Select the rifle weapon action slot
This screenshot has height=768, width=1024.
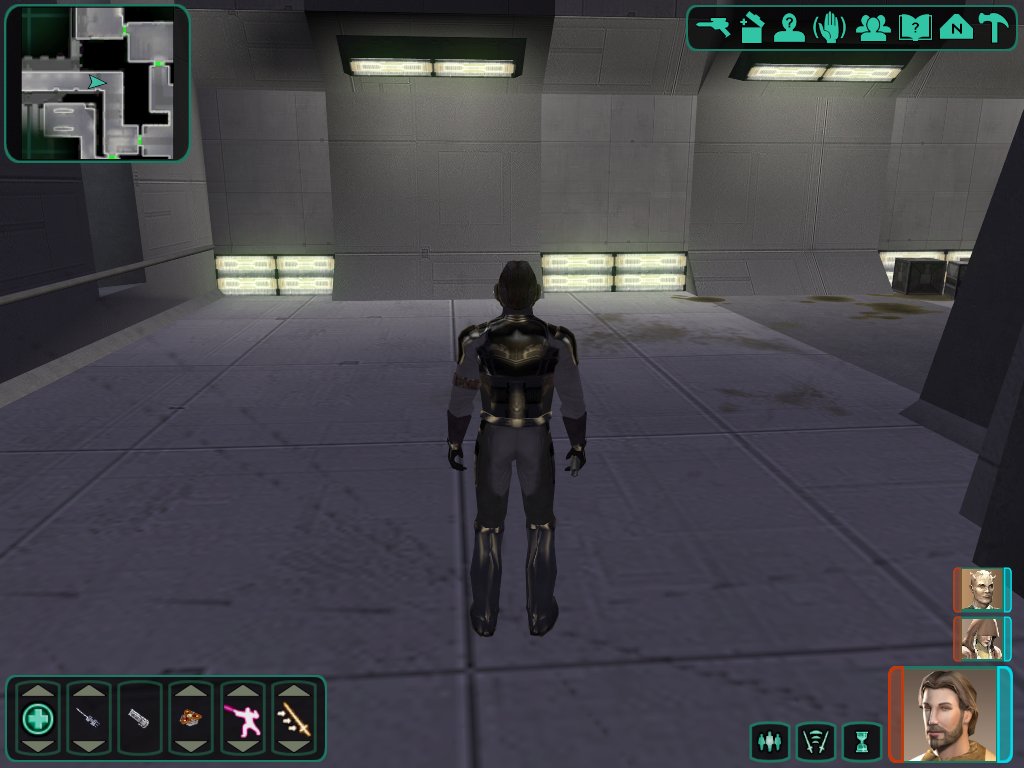click(89, 718)
